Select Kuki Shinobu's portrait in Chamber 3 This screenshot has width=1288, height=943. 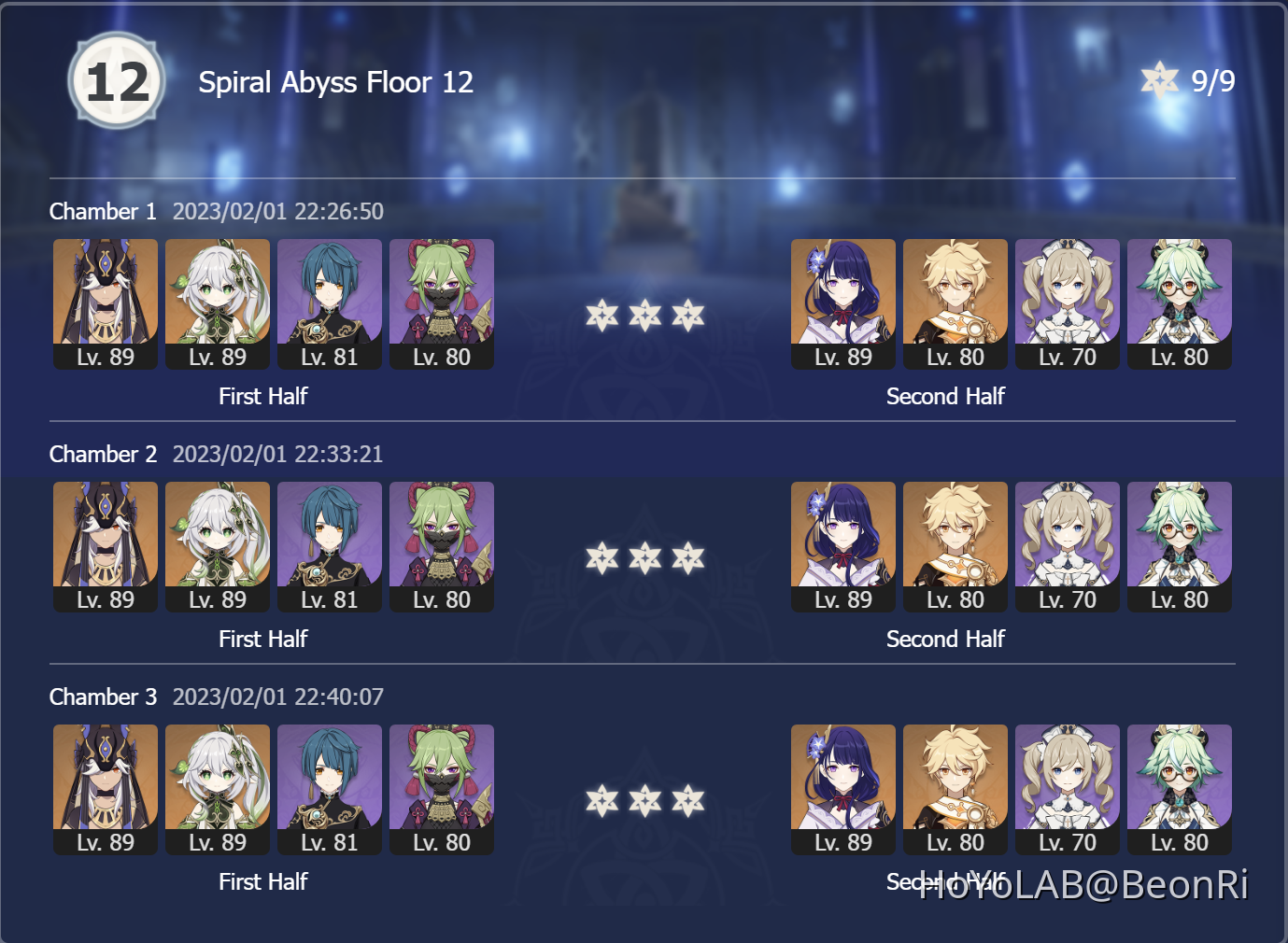441,789
